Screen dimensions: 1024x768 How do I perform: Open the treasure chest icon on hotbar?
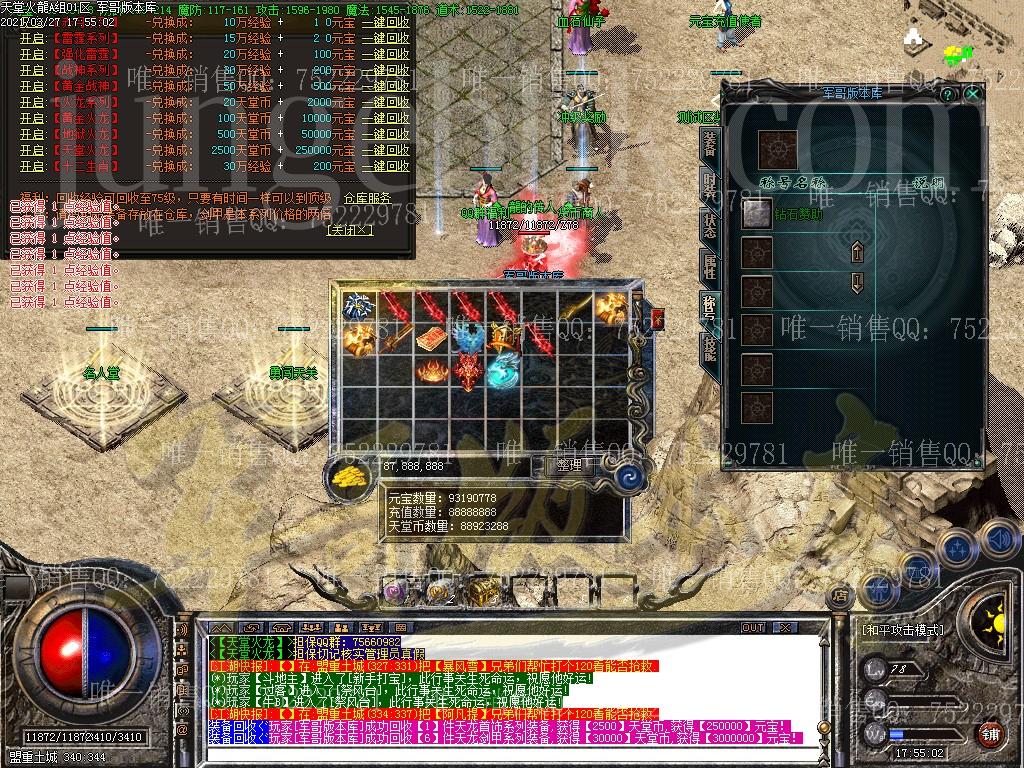[482, 591]
